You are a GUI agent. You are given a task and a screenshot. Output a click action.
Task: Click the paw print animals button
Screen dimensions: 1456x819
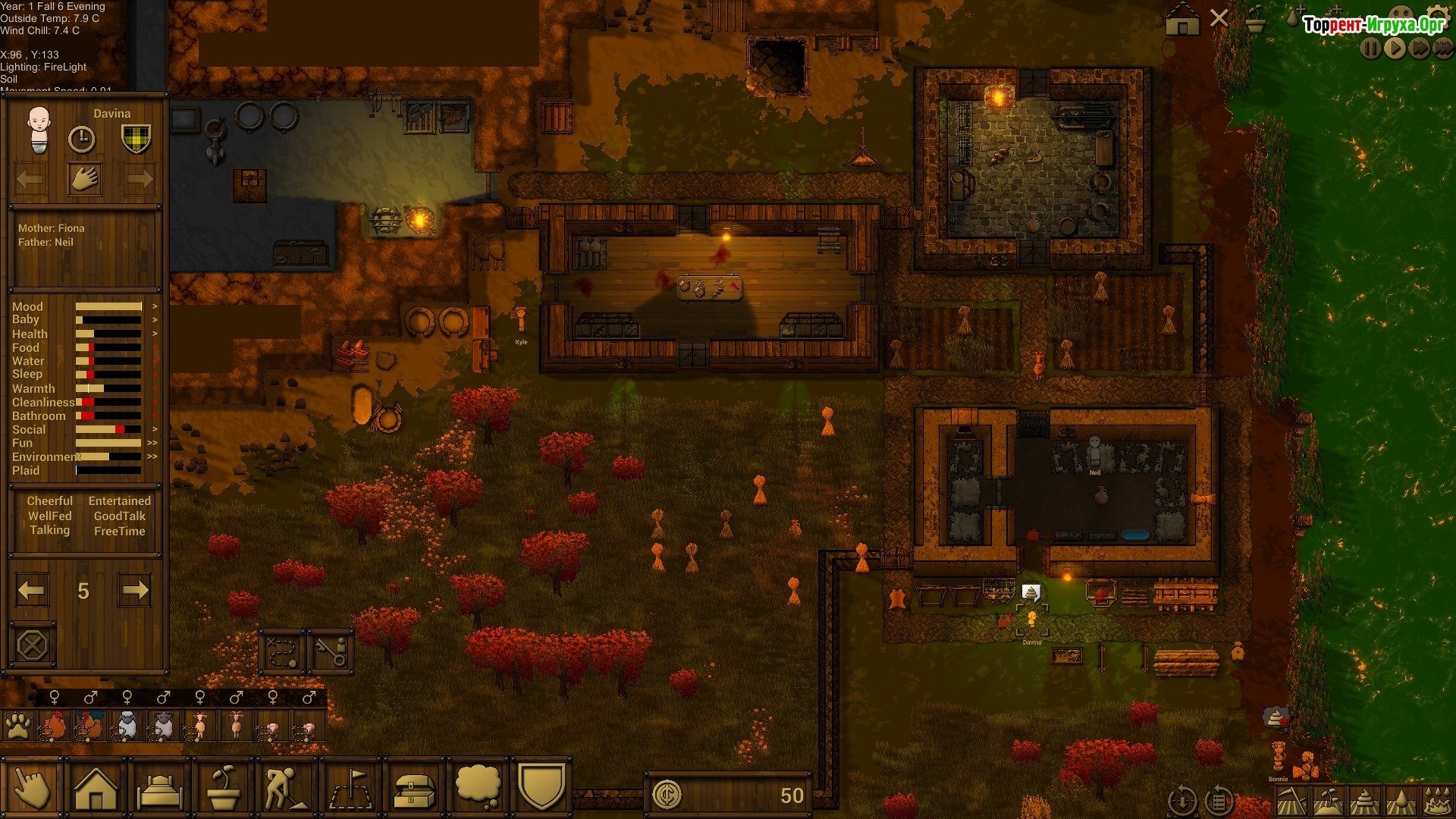[x=17, y=726]
